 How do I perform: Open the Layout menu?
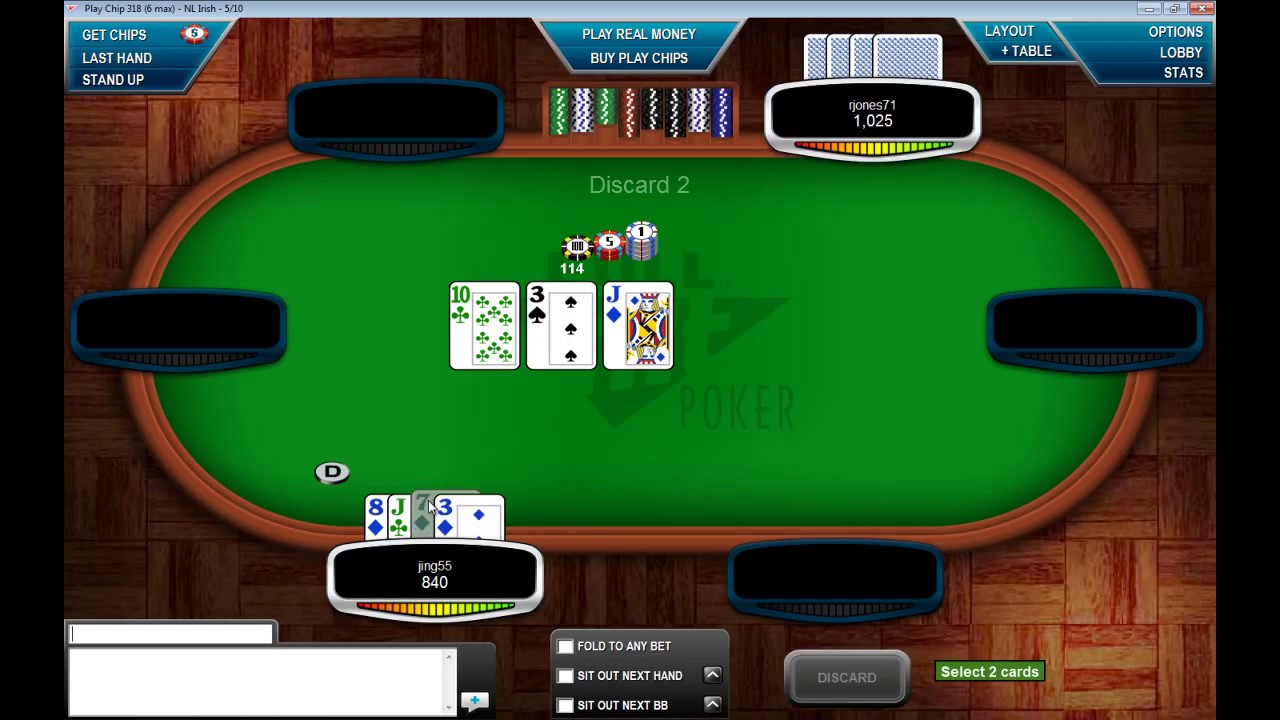1009,31
